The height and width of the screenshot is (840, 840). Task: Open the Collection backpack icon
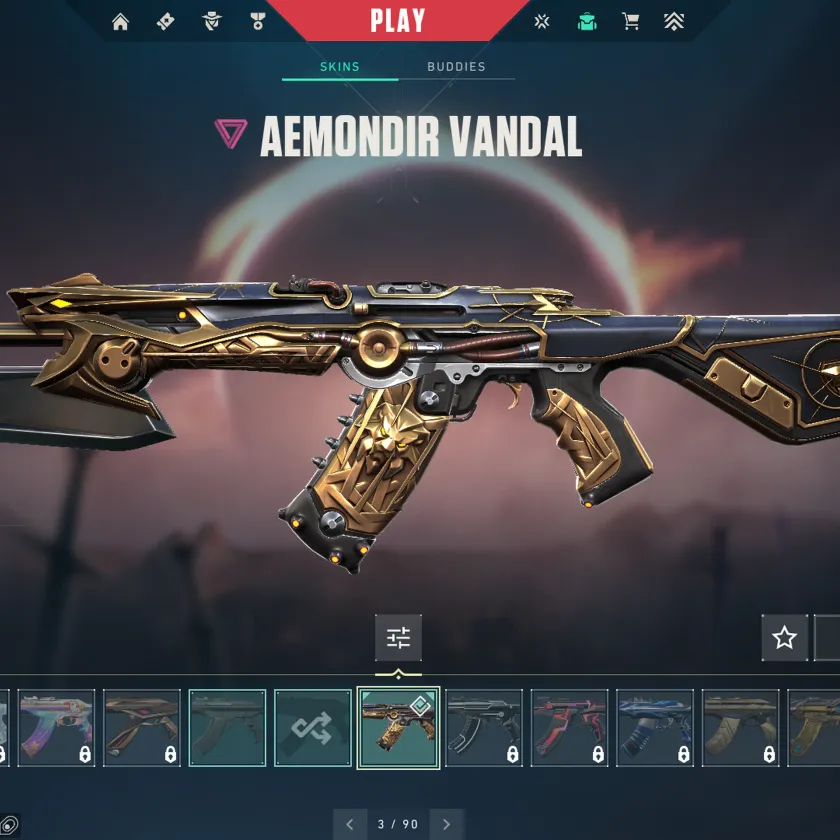click(587, 22)
